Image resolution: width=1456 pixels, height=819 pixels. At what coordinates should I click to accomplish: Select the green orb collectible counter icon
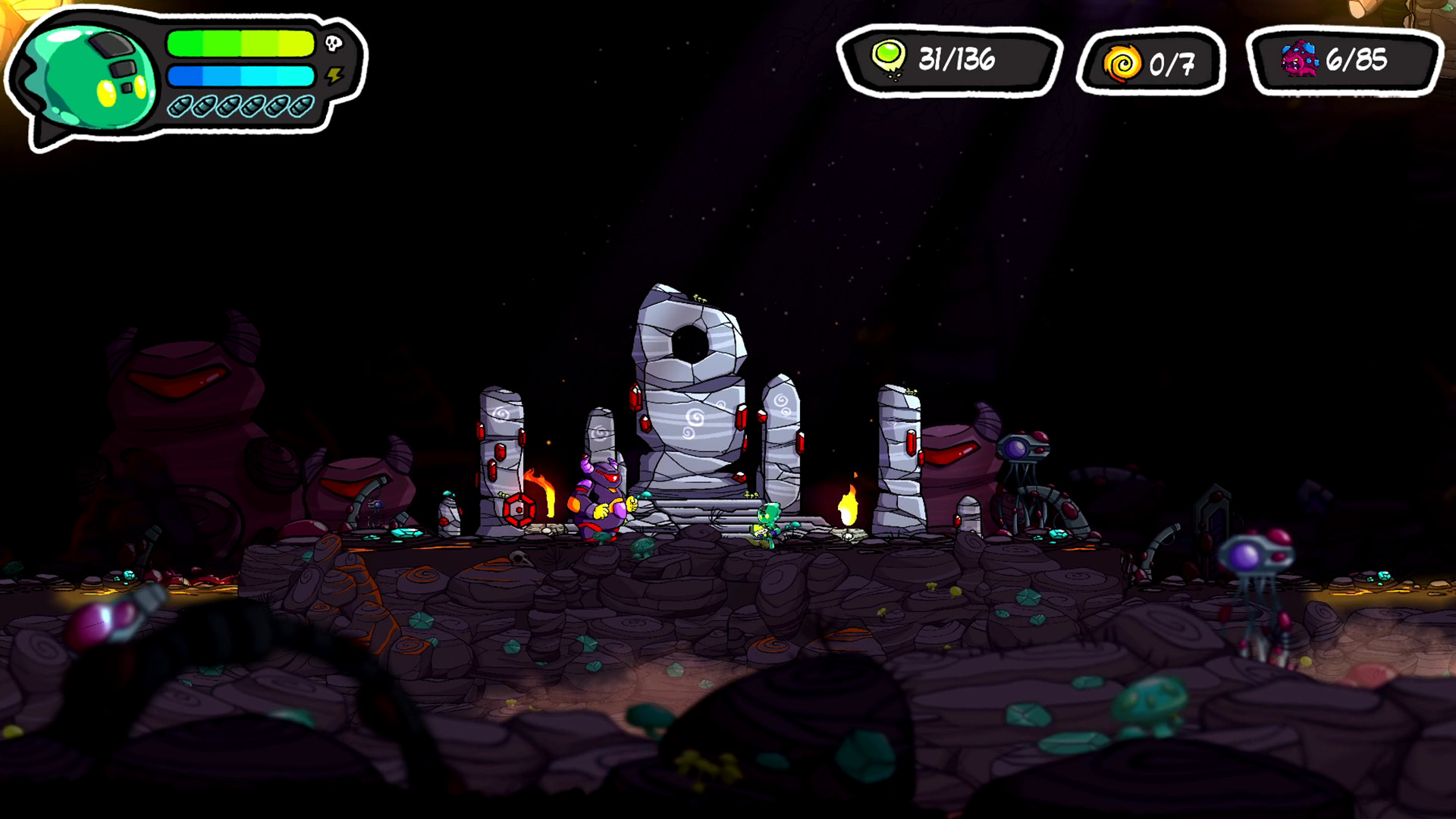888,58
